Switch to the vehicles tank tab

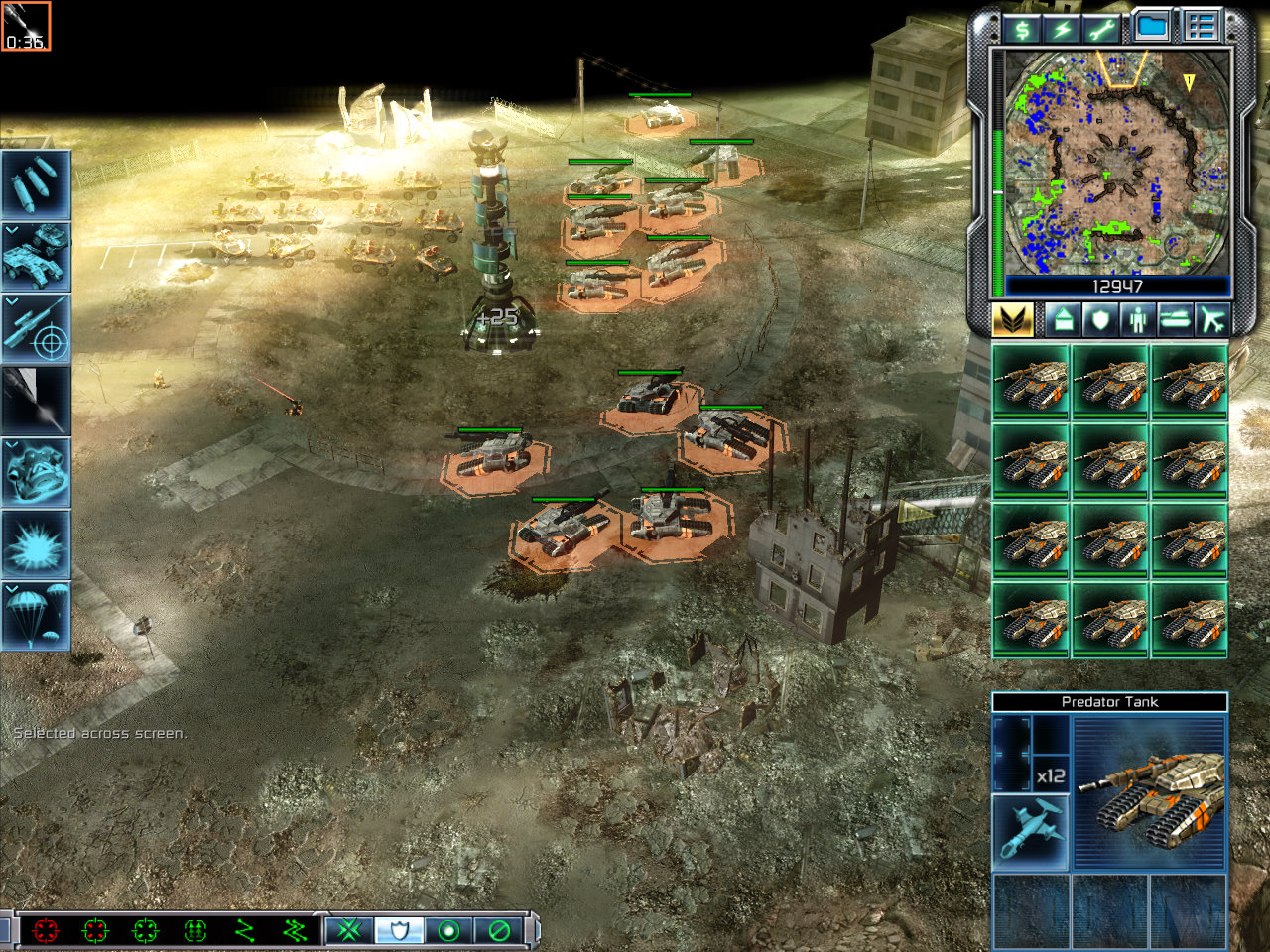coord(1174,320)
